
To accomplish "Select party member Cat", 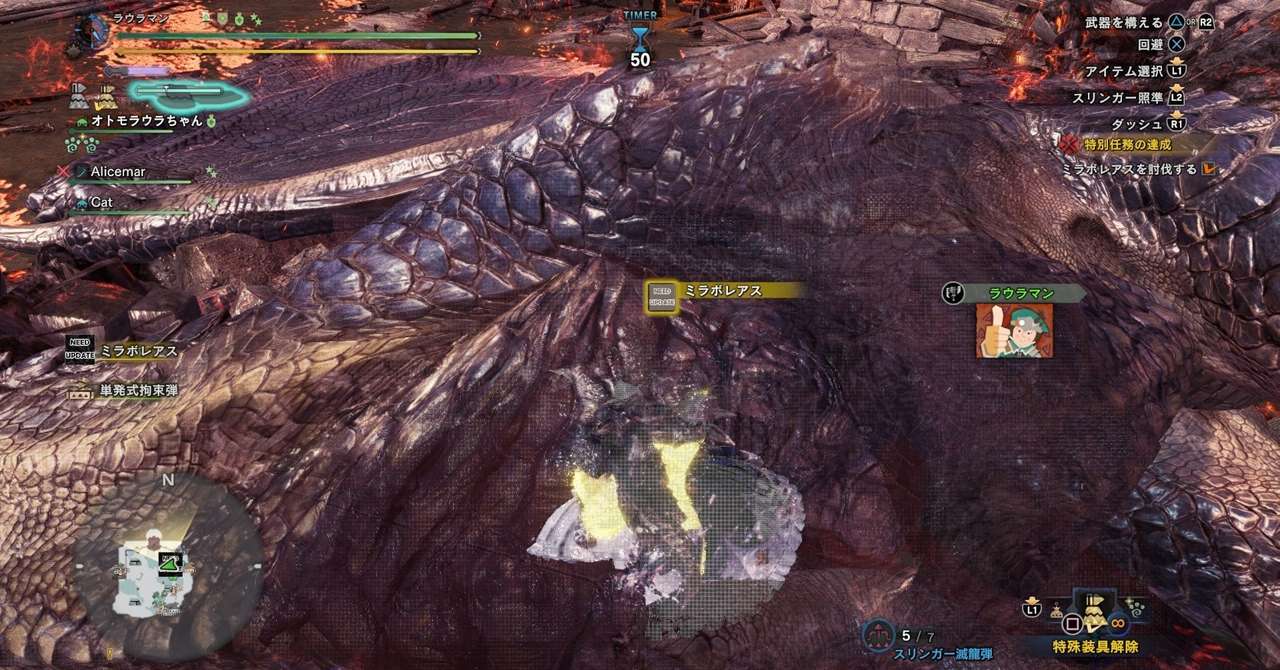I will click(101, 202).
